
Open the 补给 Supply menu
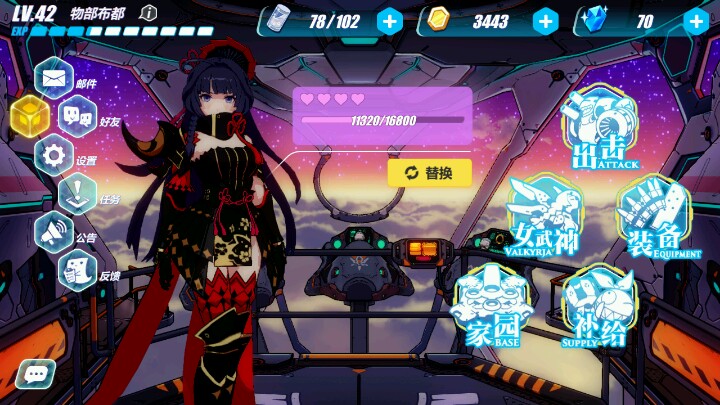click(598, 308)
